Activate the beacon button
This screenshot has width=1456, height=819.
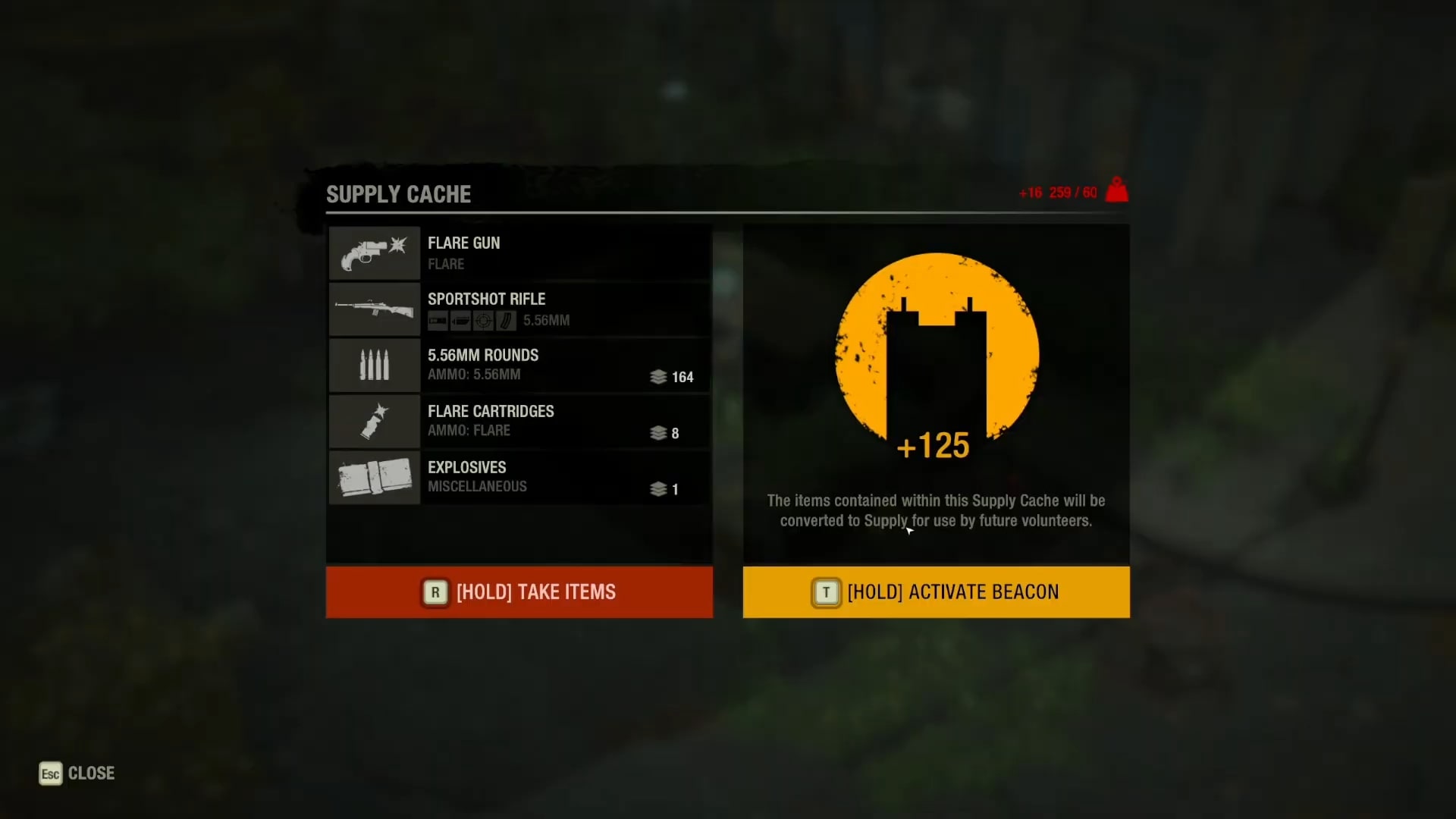(936, 592)
